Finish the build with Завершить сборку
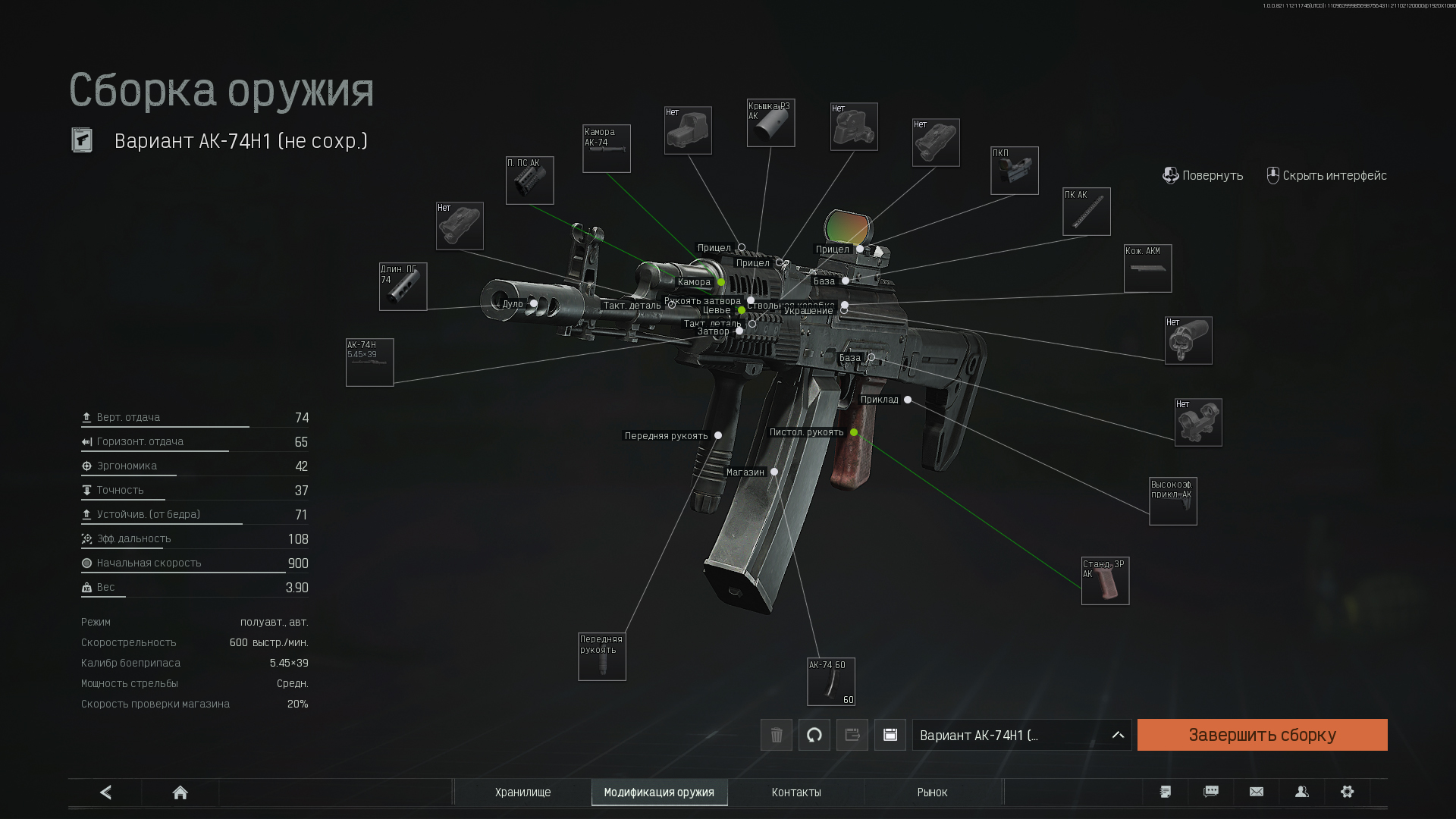 (x=1262, y=735)
